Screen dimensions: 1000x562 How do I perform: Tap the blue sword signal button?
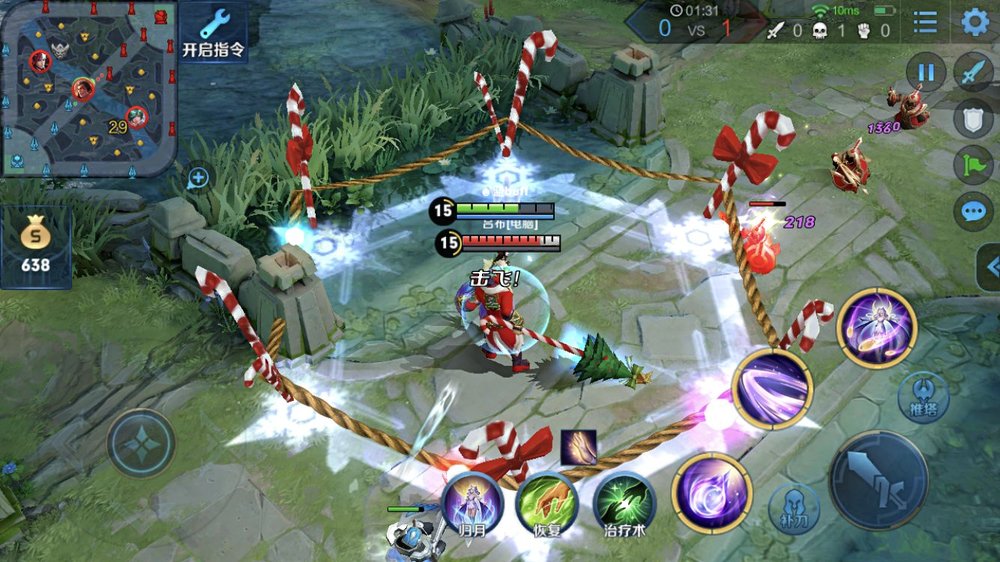(973, 72)
